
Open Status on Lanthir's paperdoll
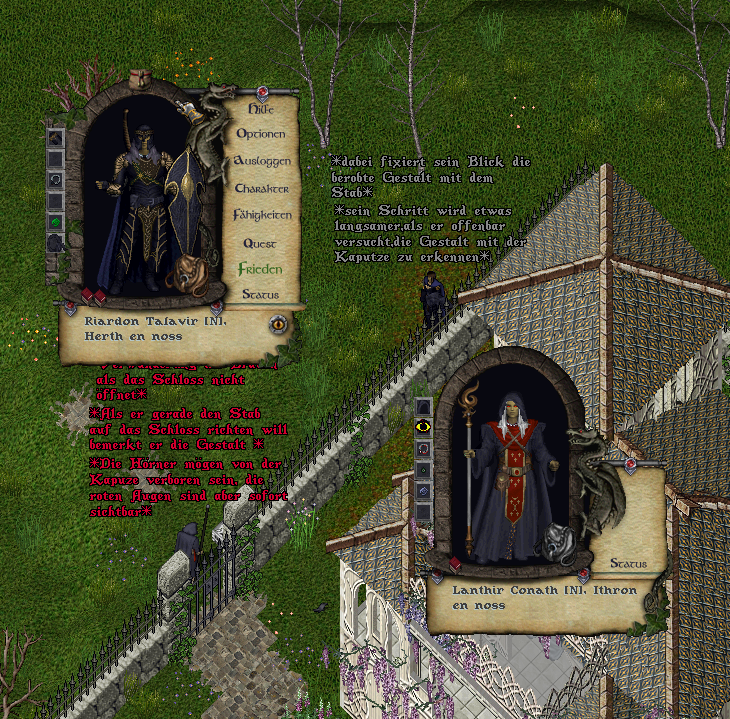tap(628, 564)
